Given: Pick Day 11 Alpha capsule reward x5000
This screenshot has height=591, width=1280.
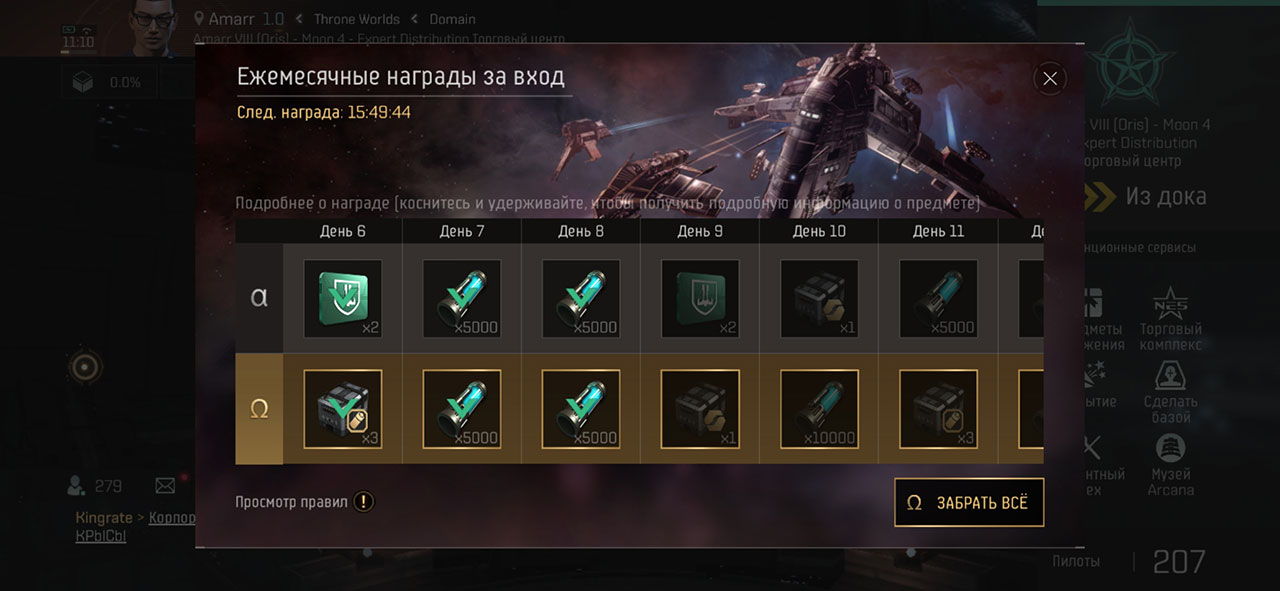Looking at the screenshot, I should [938, 298].
